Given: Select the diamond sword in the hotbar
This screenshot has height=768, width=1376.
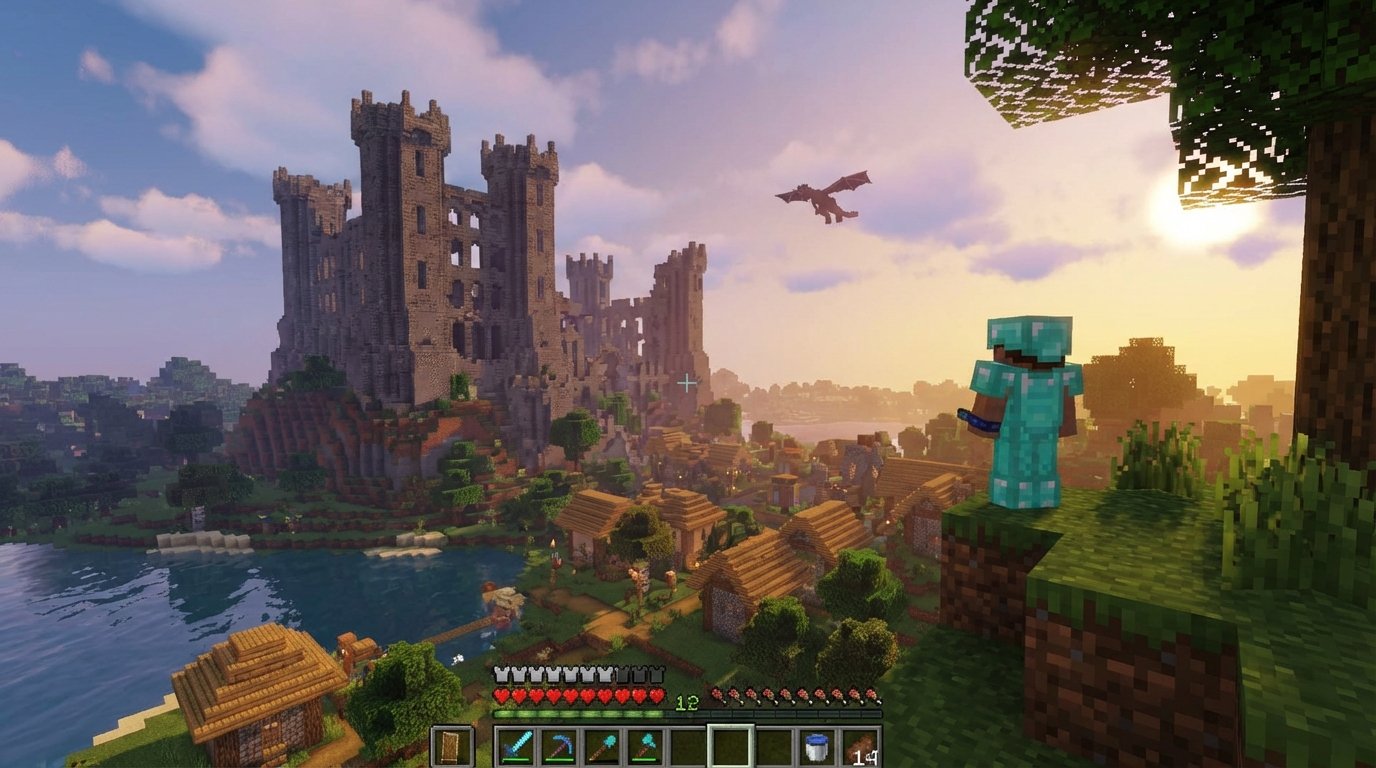Looking at the screenshot, I should tap(516, 747).
